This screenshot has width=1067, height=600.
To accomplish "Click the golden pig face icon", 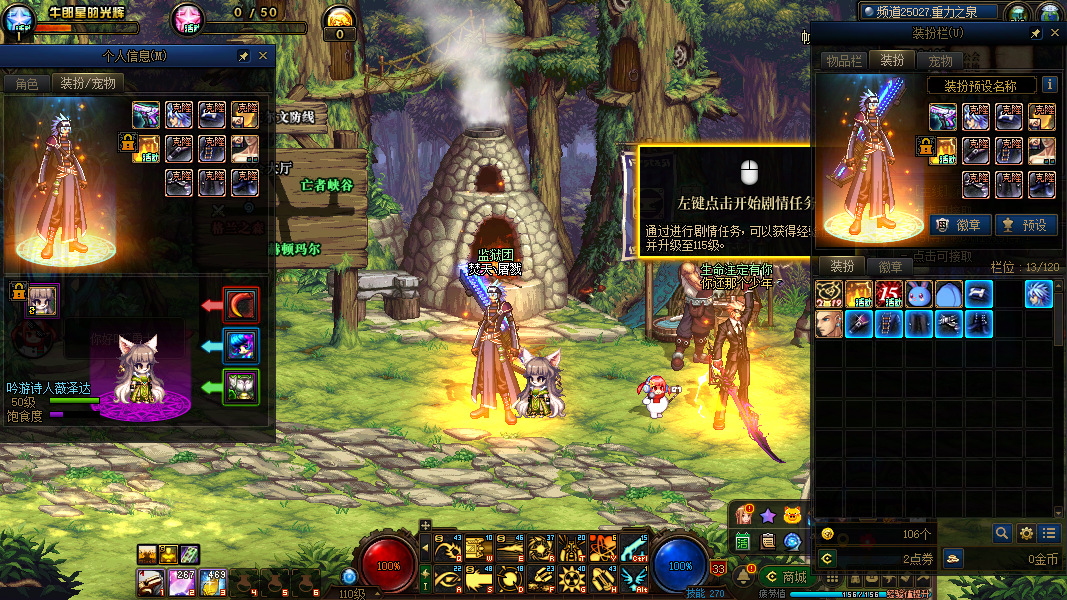I will 793,516.
